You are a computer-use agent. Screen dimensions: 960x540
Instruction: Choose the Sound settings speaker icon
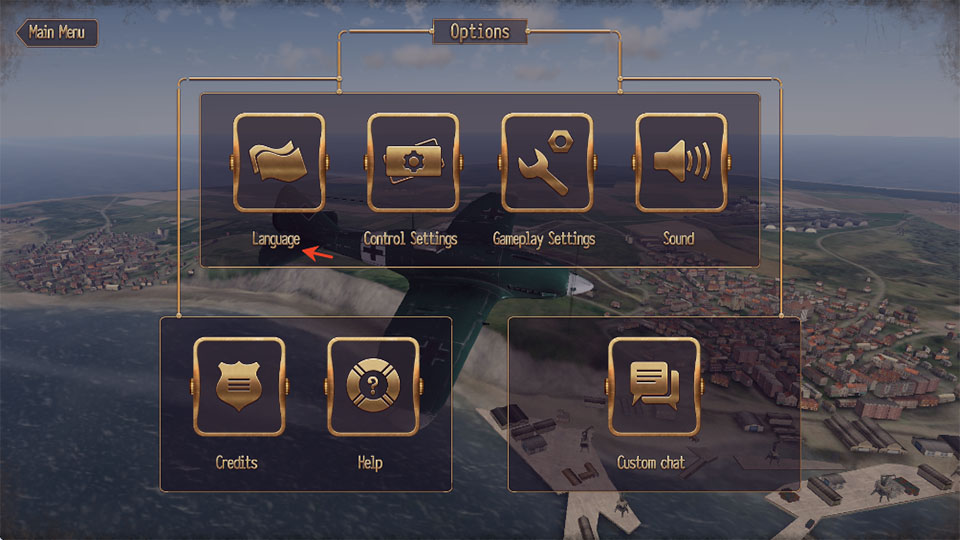pos(680,162)
